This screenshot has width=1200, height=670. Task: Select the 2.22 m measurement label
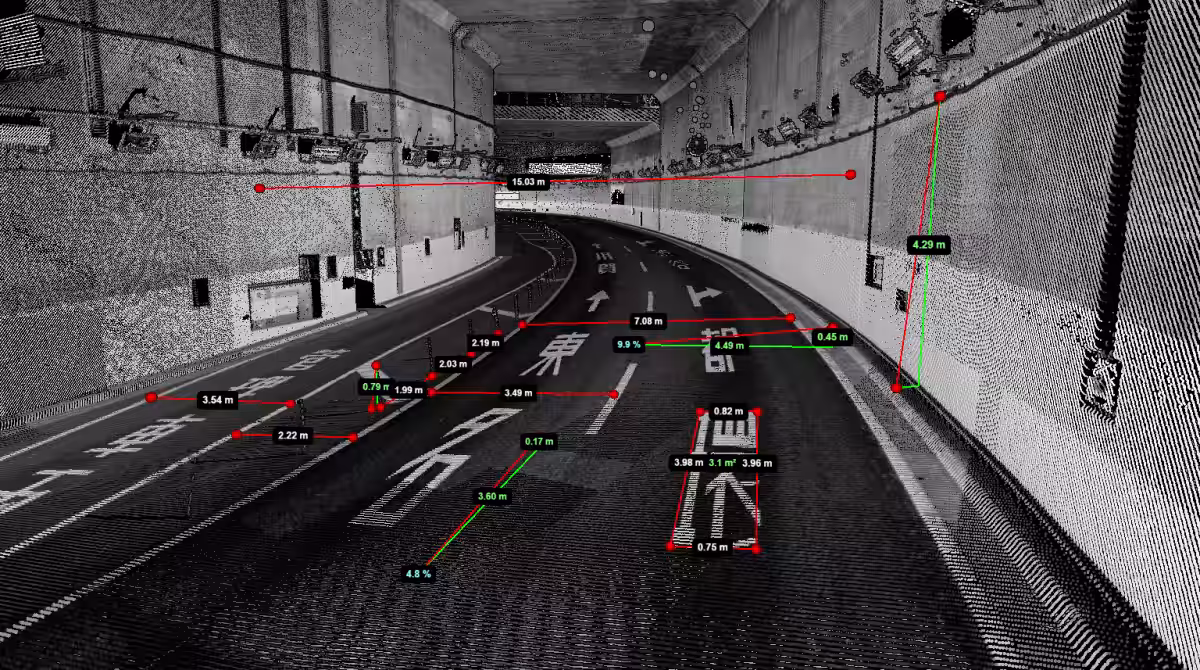tap(292, 435)
